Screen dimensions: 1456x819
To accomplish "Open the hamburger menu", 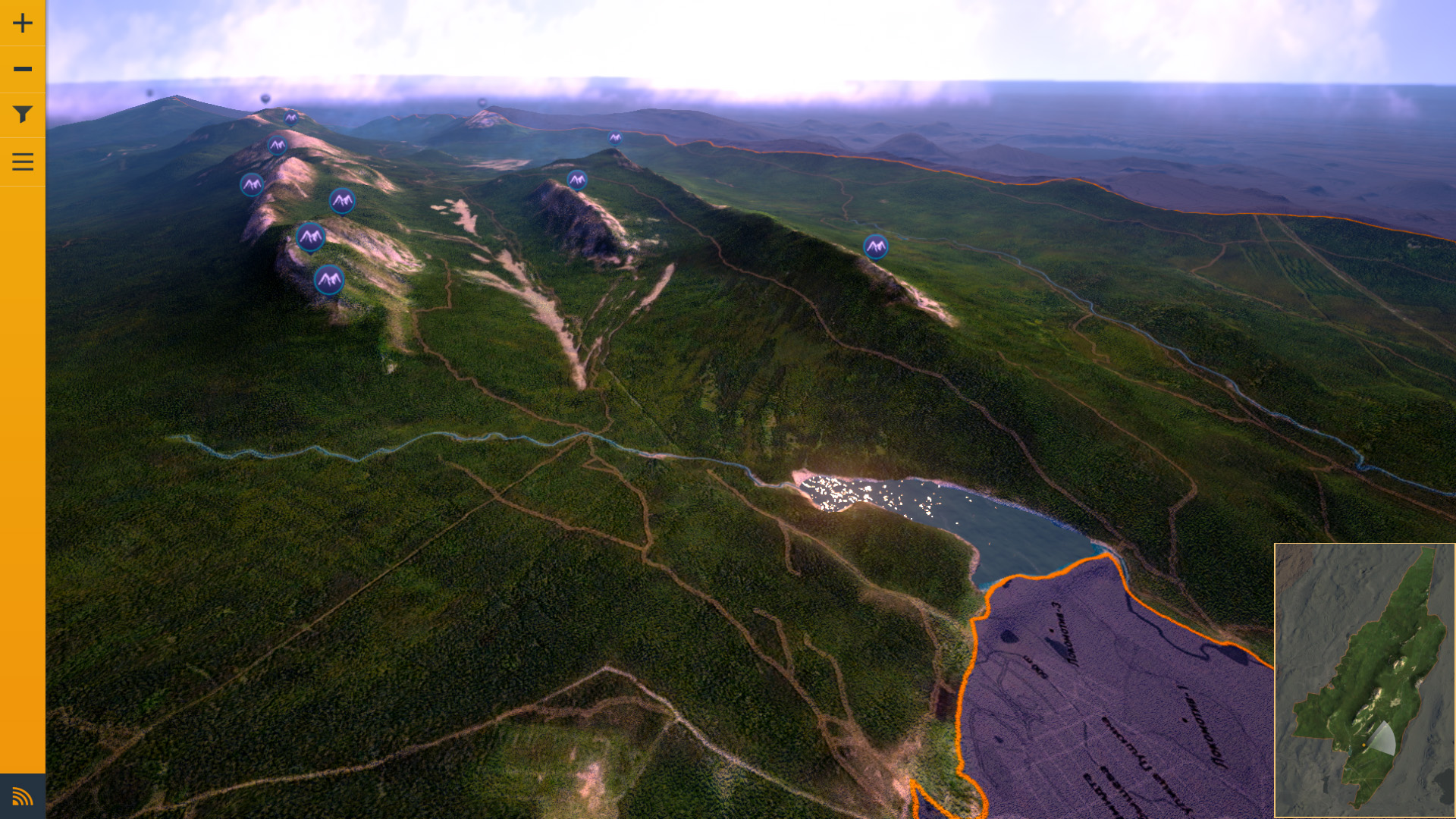I will [23, 162].
